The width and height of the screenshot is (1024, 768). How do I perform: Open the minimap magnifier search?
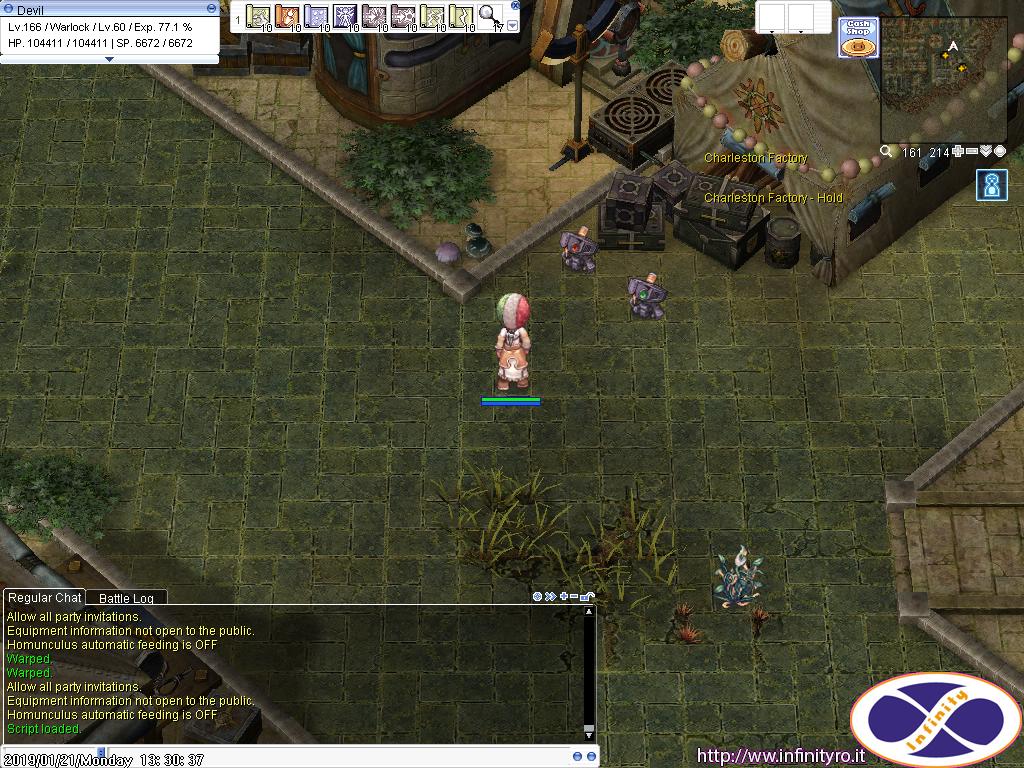[x=886, y=152]
